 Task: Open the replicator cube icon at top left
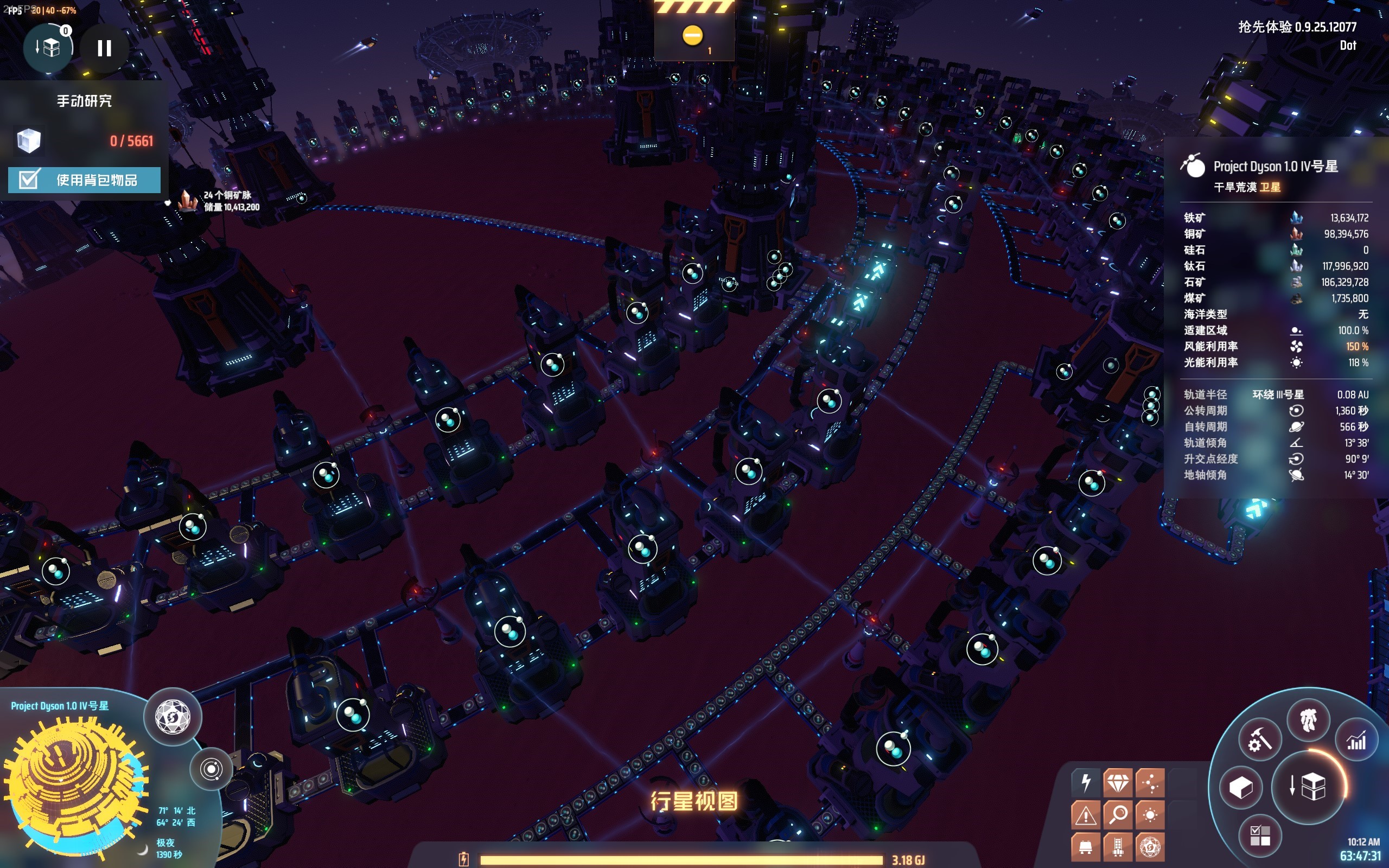point(49,48)
